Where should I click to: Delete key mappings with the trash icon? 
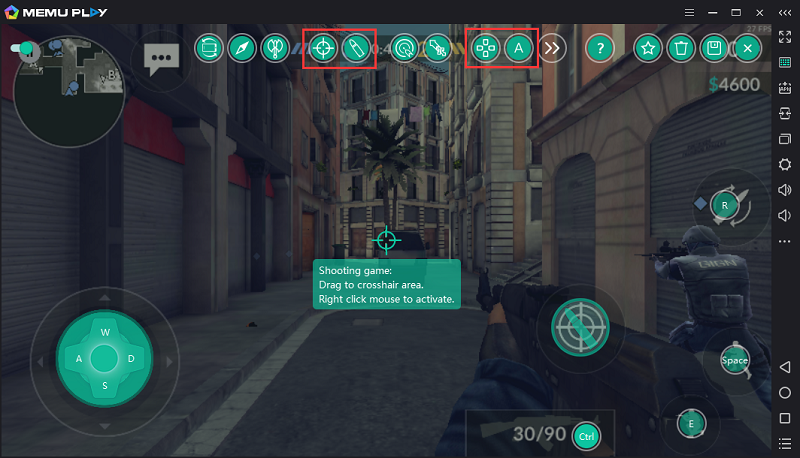[681, 47]
